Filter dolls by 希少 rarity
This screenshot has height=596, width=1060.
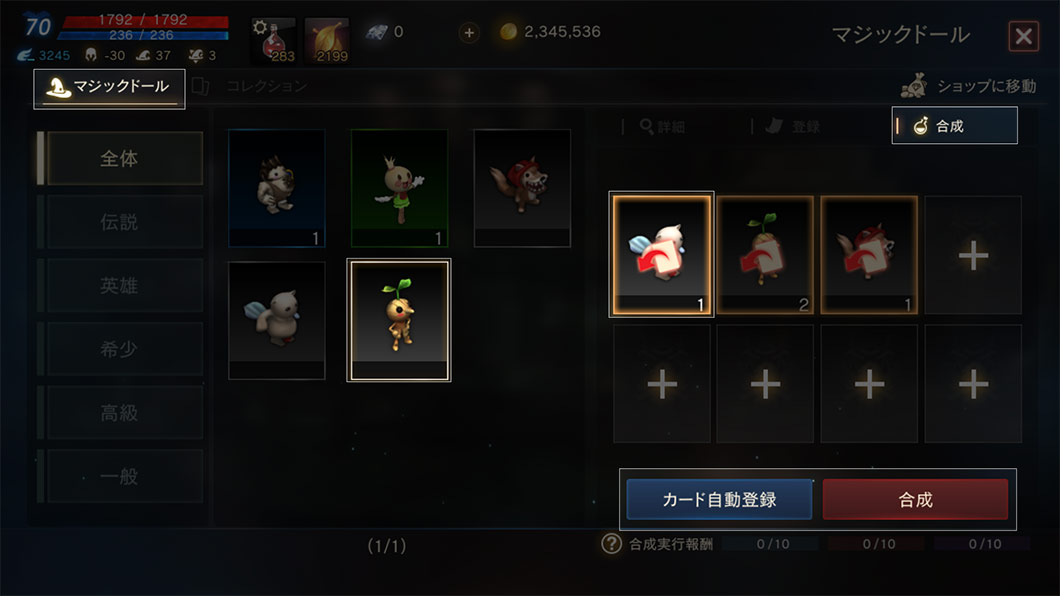coord(120,349)
